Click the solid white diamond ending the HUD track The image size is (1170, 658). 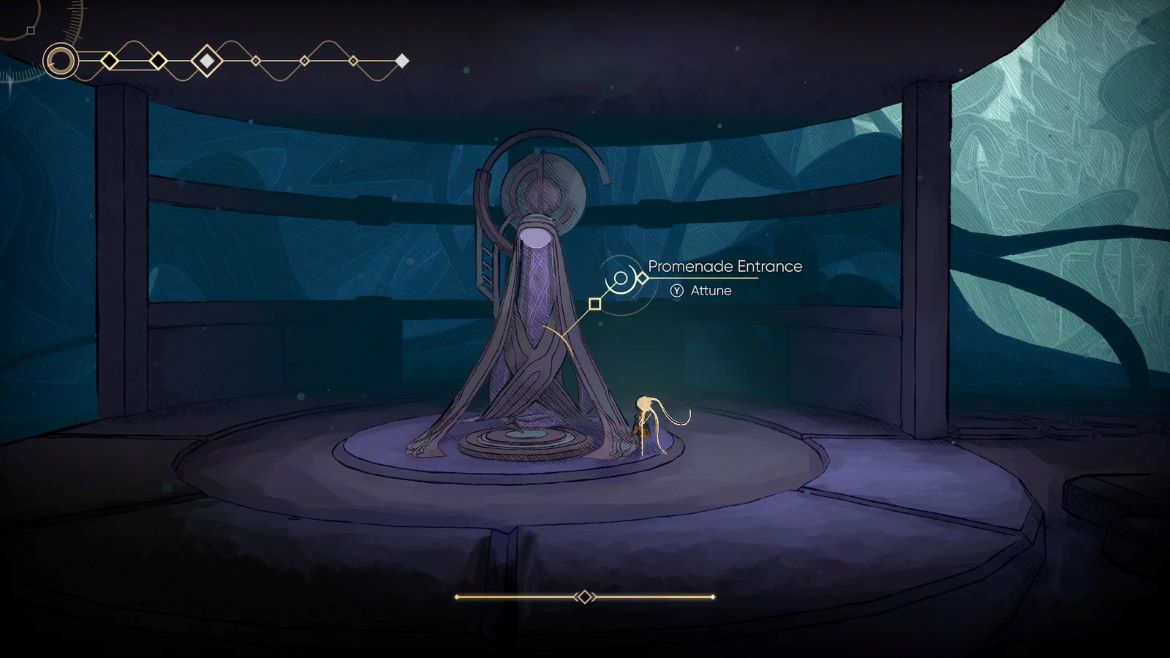click(402, 61)
